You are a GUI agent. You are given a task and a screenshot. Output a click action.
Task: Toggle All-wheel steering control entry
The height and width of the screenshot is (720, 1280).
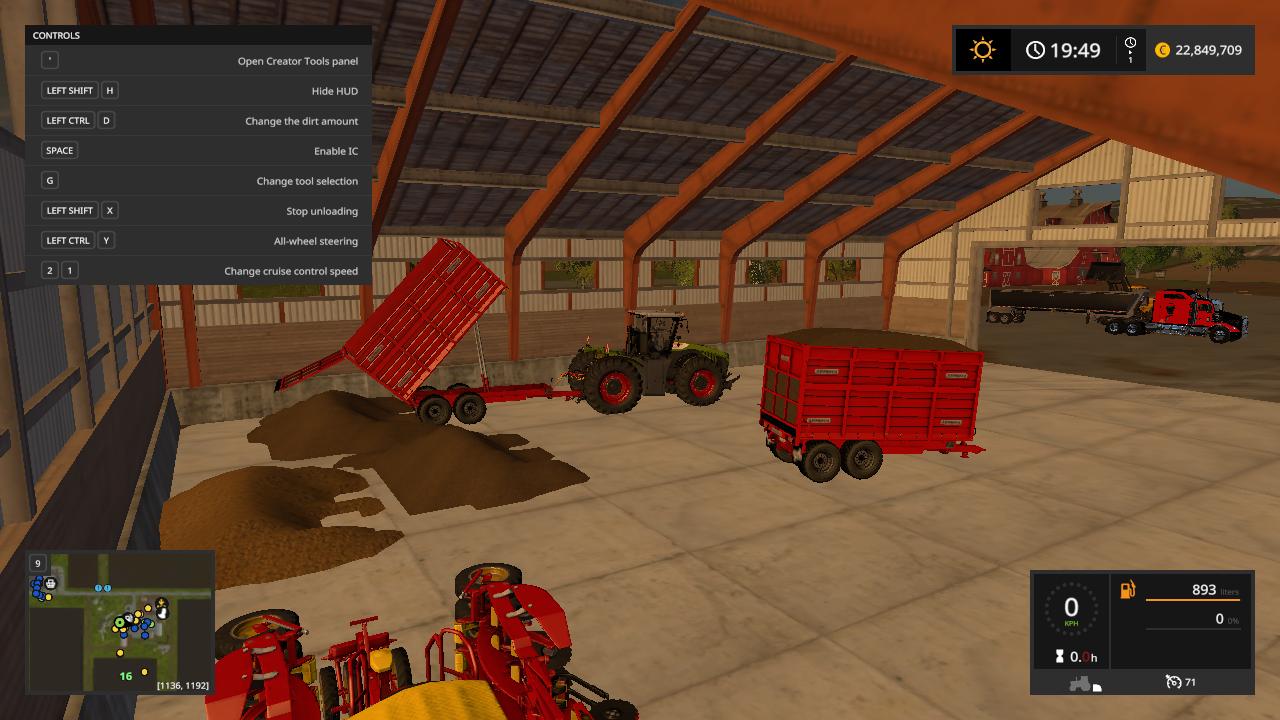pyautogui.click(x=196, y=240)
